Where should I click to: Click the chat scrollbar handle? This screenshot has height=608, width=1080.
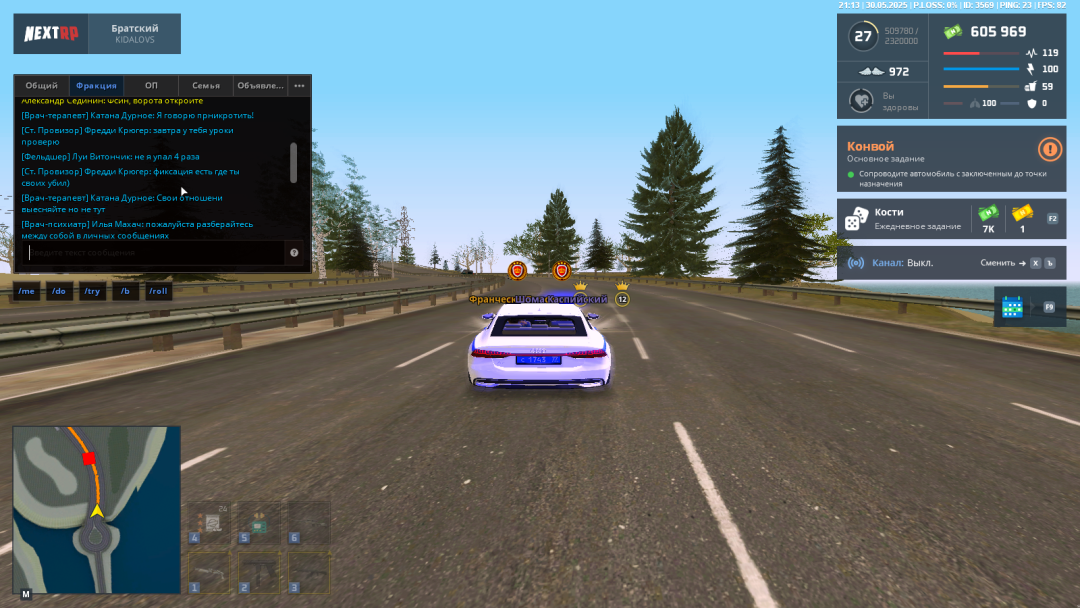[293, 162]
